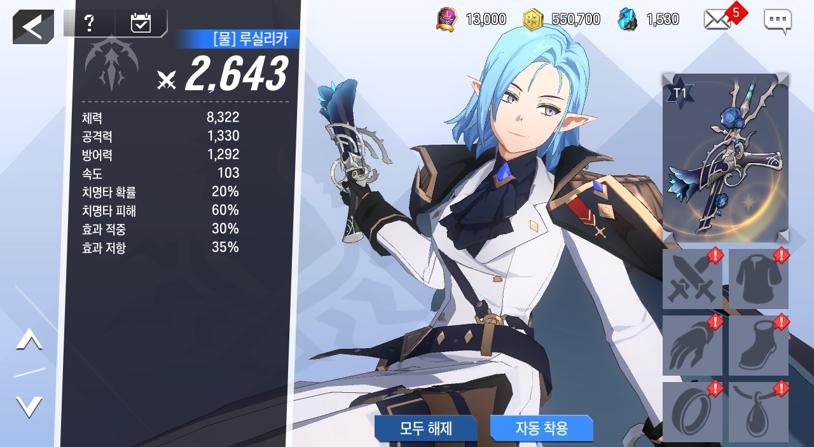Select the necklace equipment slot
This screenshot has height=447, width=814.
point(758,412)
